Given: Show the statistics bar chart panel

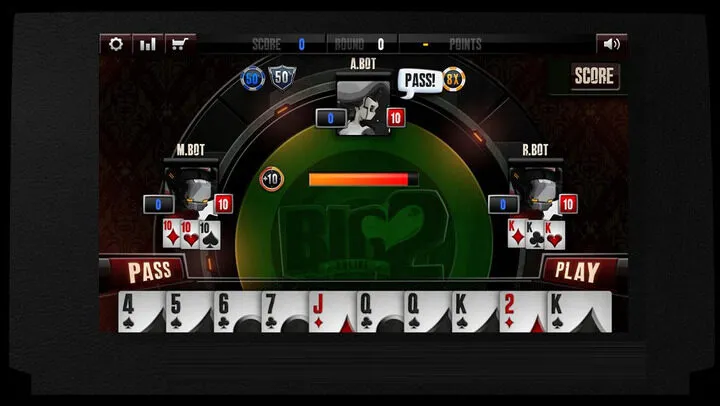Looking at the screenshot, I should 148,44.
